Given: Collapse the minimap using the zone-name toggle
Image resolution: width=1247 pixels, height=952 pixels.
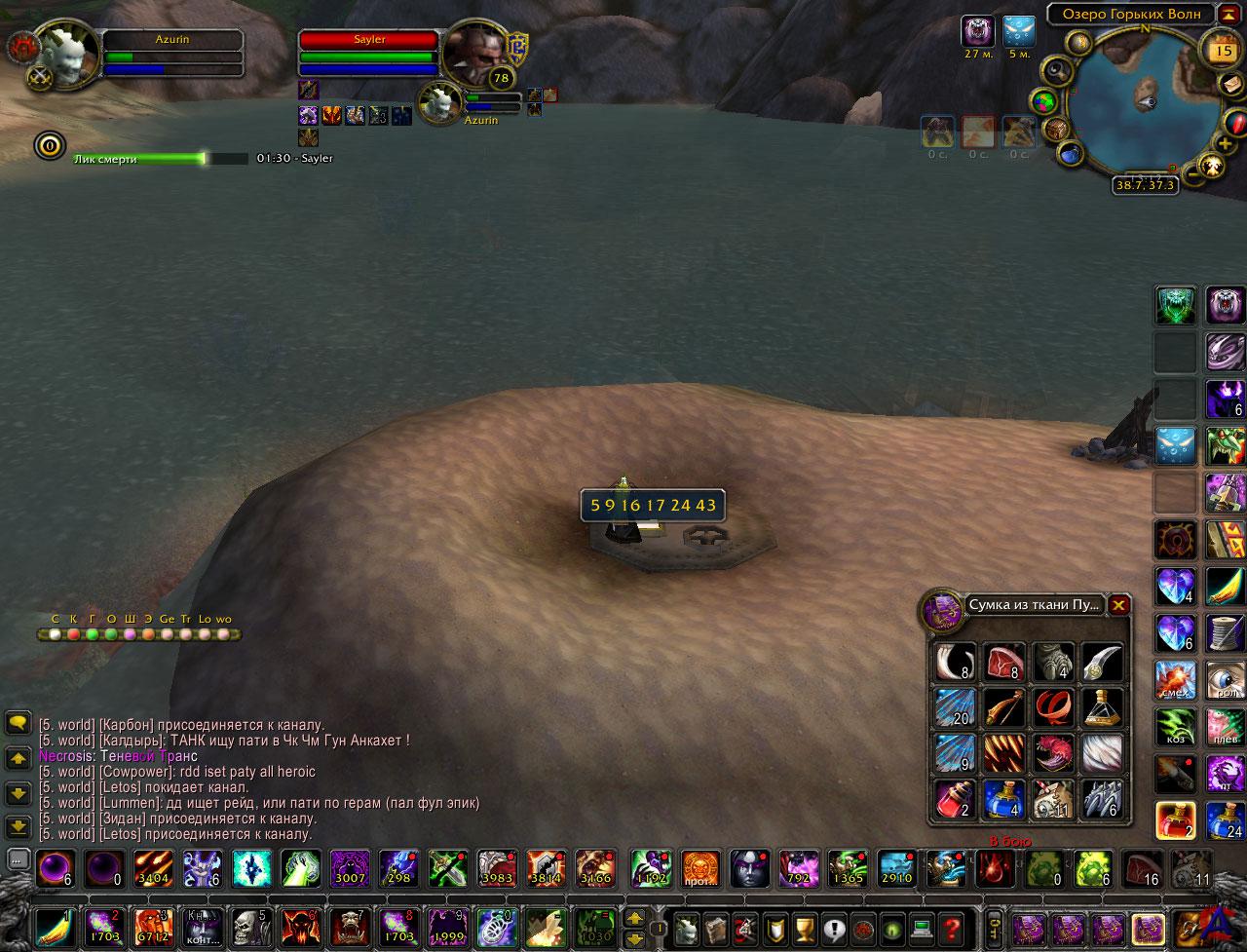Looking at the screenshot, I should 1230,14.
